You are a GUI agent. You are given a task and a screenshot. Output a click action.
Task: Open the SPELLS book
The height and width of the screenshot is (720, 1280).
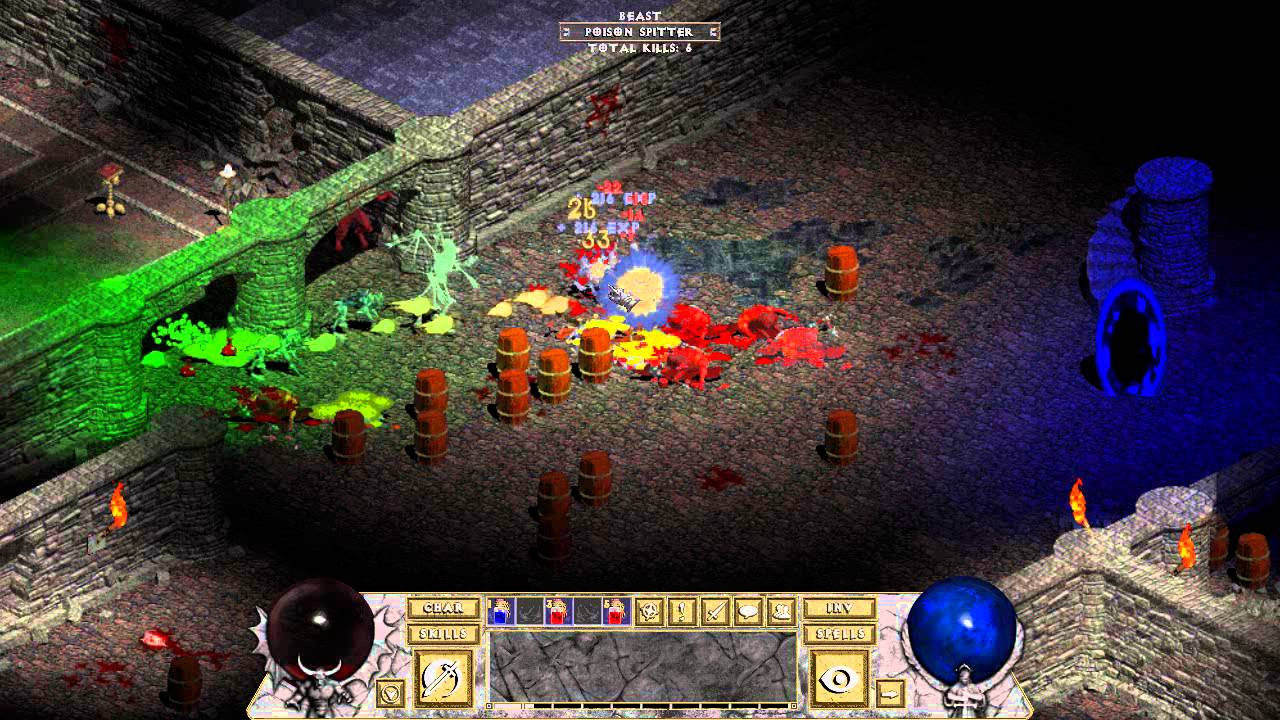point(839,634)
